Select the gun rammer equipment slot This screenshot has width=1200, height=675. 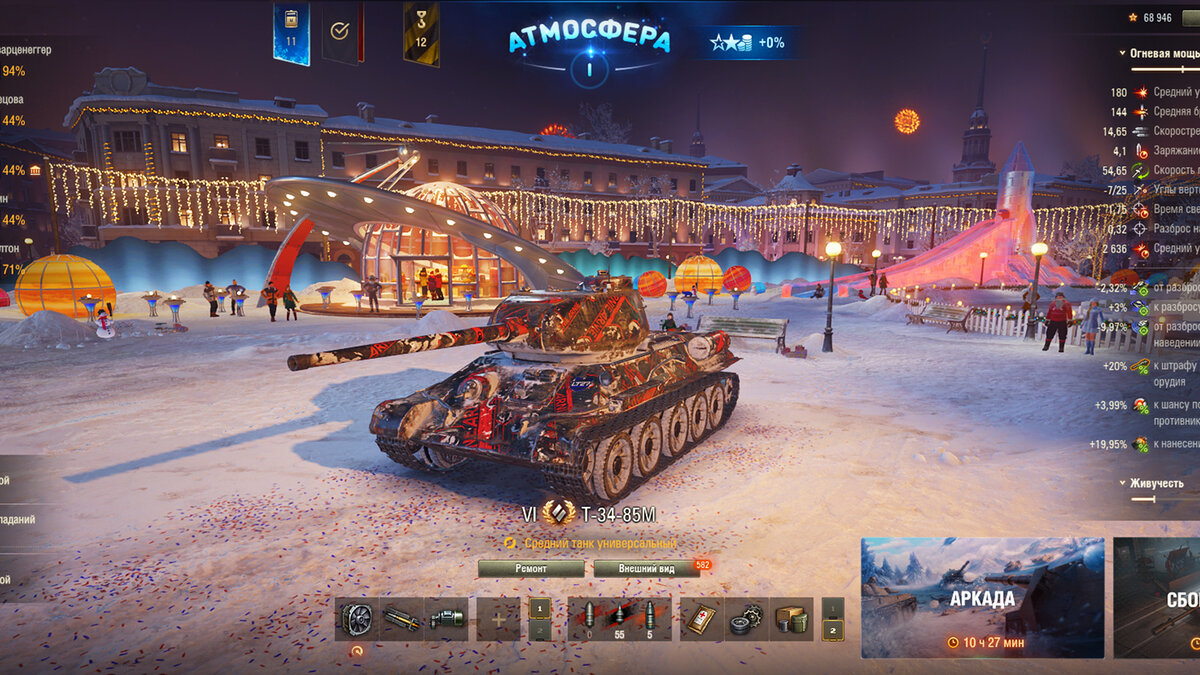click(401, 619)
